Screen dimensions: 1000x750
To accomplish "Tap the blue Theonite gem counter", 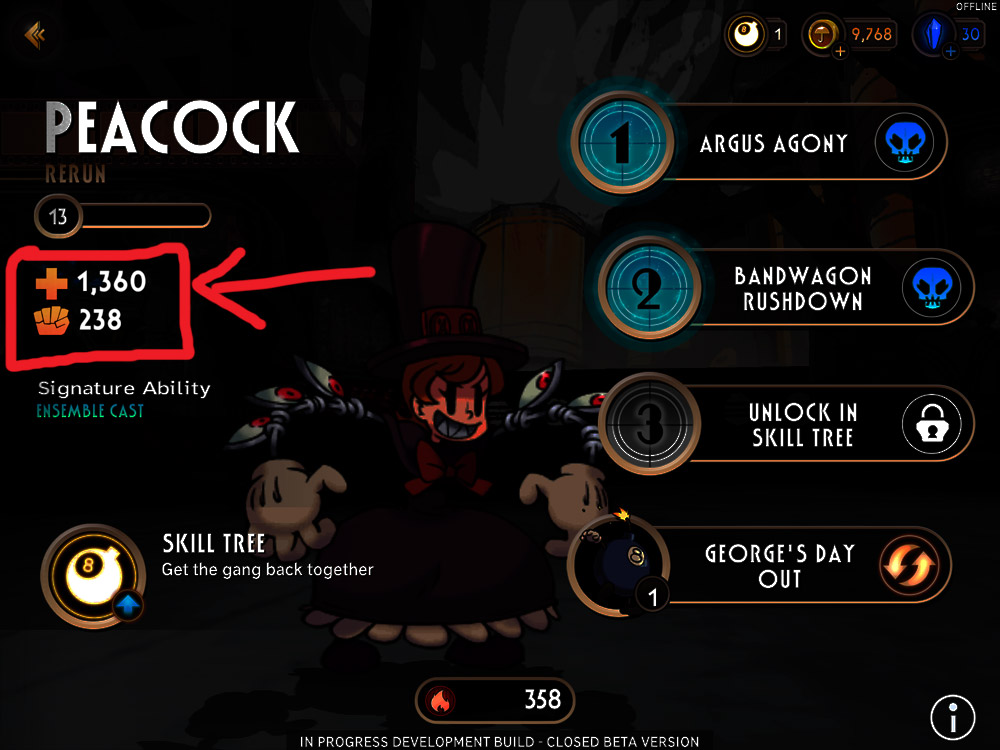I will coord(954,36).
